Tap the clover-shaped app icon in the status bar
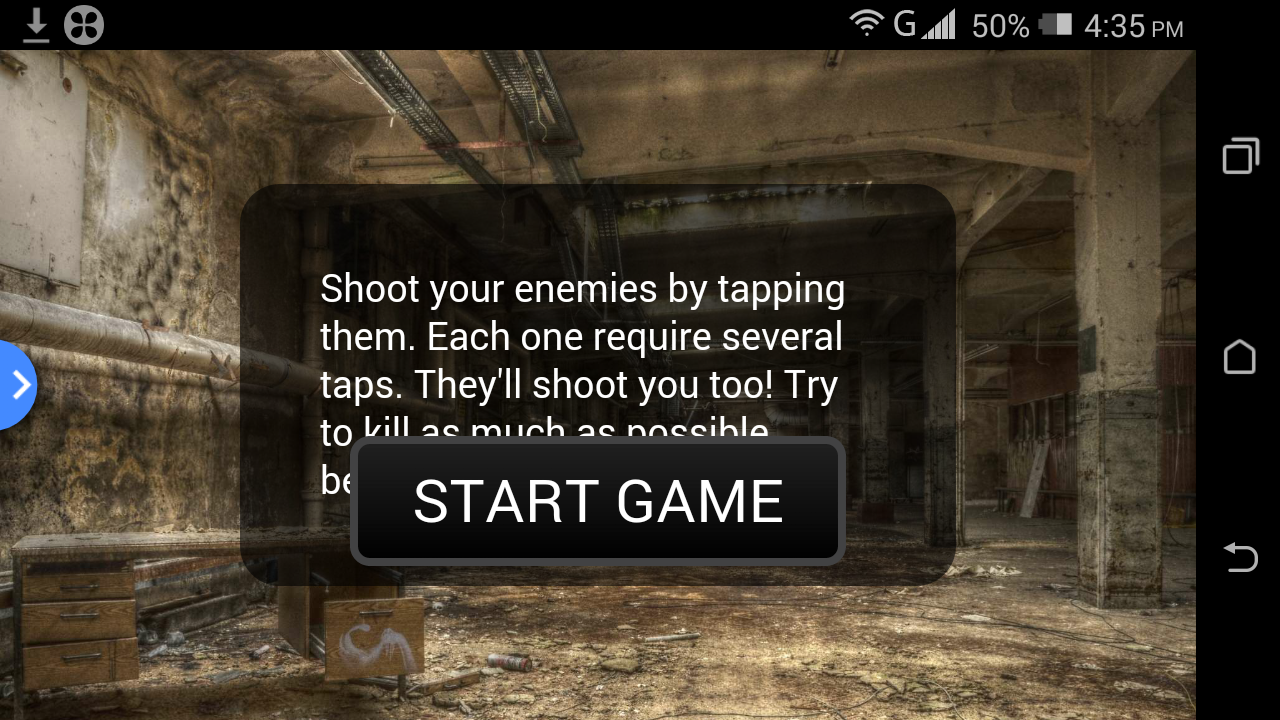The width and height of the screenshot is (1280, 720). pyautogui.click(x=84, y=25)
